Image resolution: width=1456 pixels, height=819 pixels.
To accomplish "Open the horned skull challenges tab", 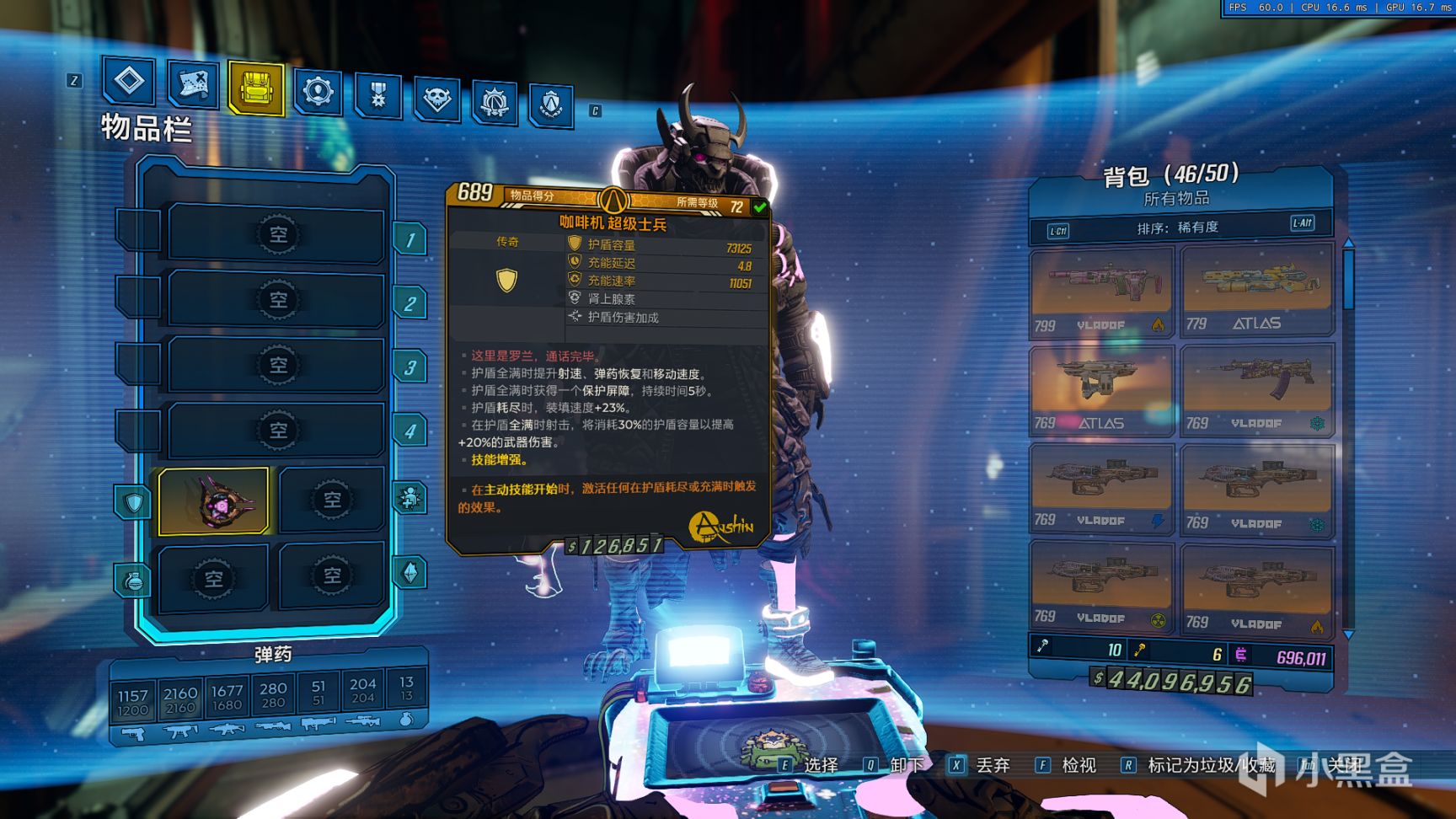I will [436, 99].
